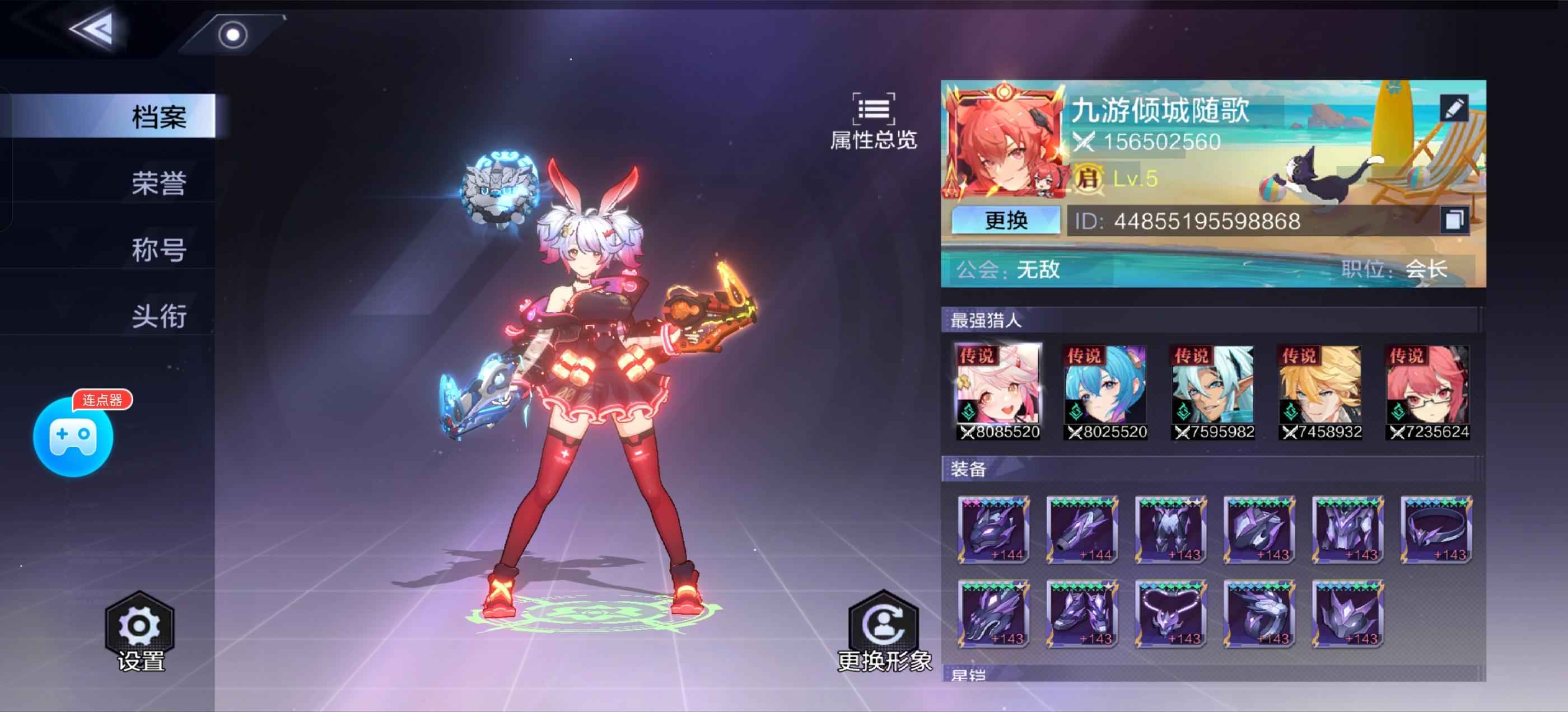Open the 连点器 gamepad overlay button

pyautogui.click(x=73, y=435)
